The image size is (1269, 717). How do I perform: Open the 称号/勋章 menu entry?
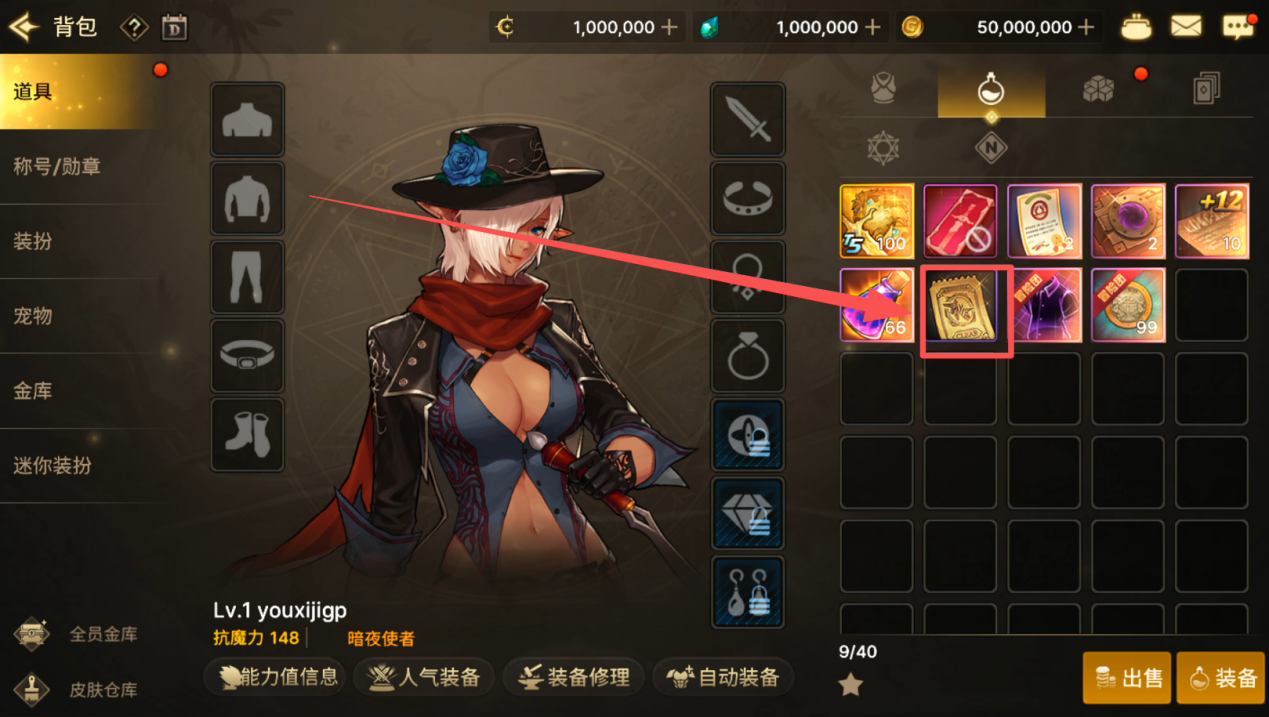point(57,166)
